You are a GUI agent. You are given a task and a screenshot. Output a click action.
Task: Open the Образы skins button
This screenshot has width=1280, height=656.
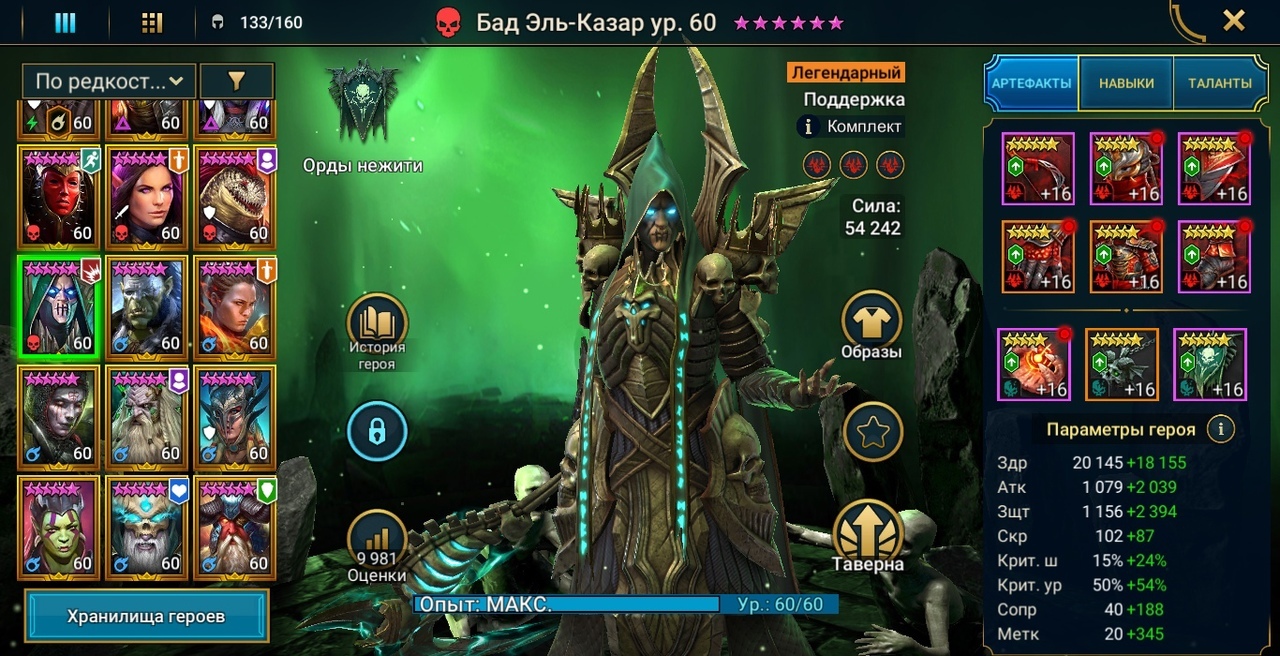pos(872,326)
